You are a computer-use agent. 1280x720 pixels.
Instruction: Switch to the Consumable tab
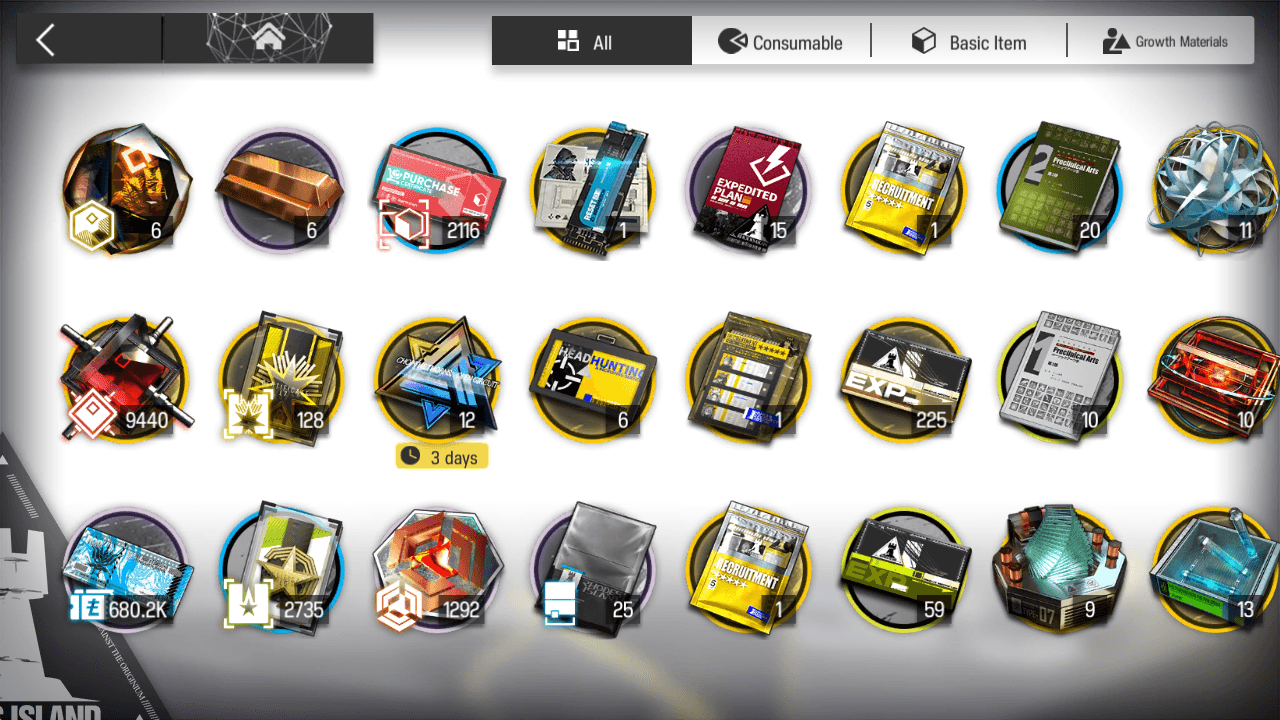pos(781,42)
